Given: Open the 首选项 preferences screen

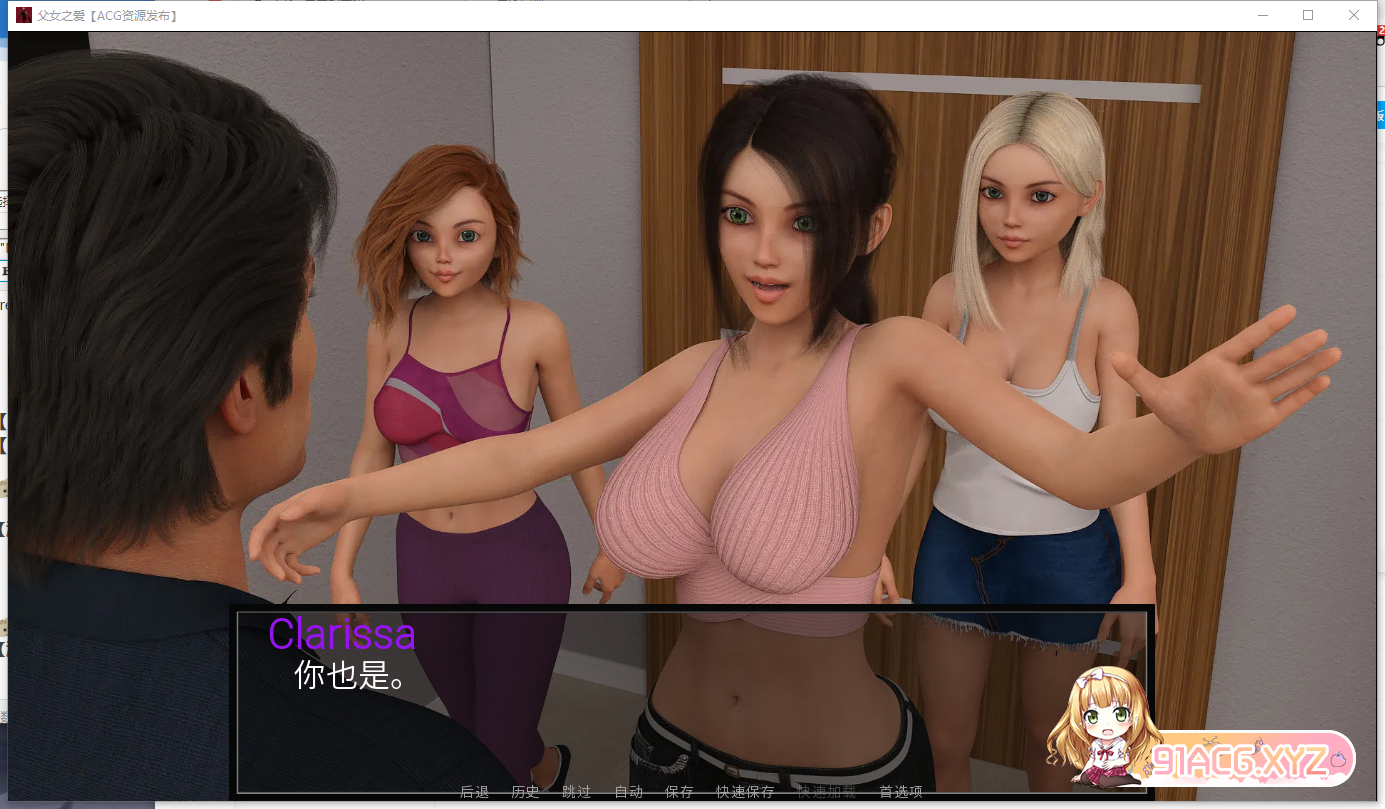Looking at the screenshot, I should tap(900, 791).
